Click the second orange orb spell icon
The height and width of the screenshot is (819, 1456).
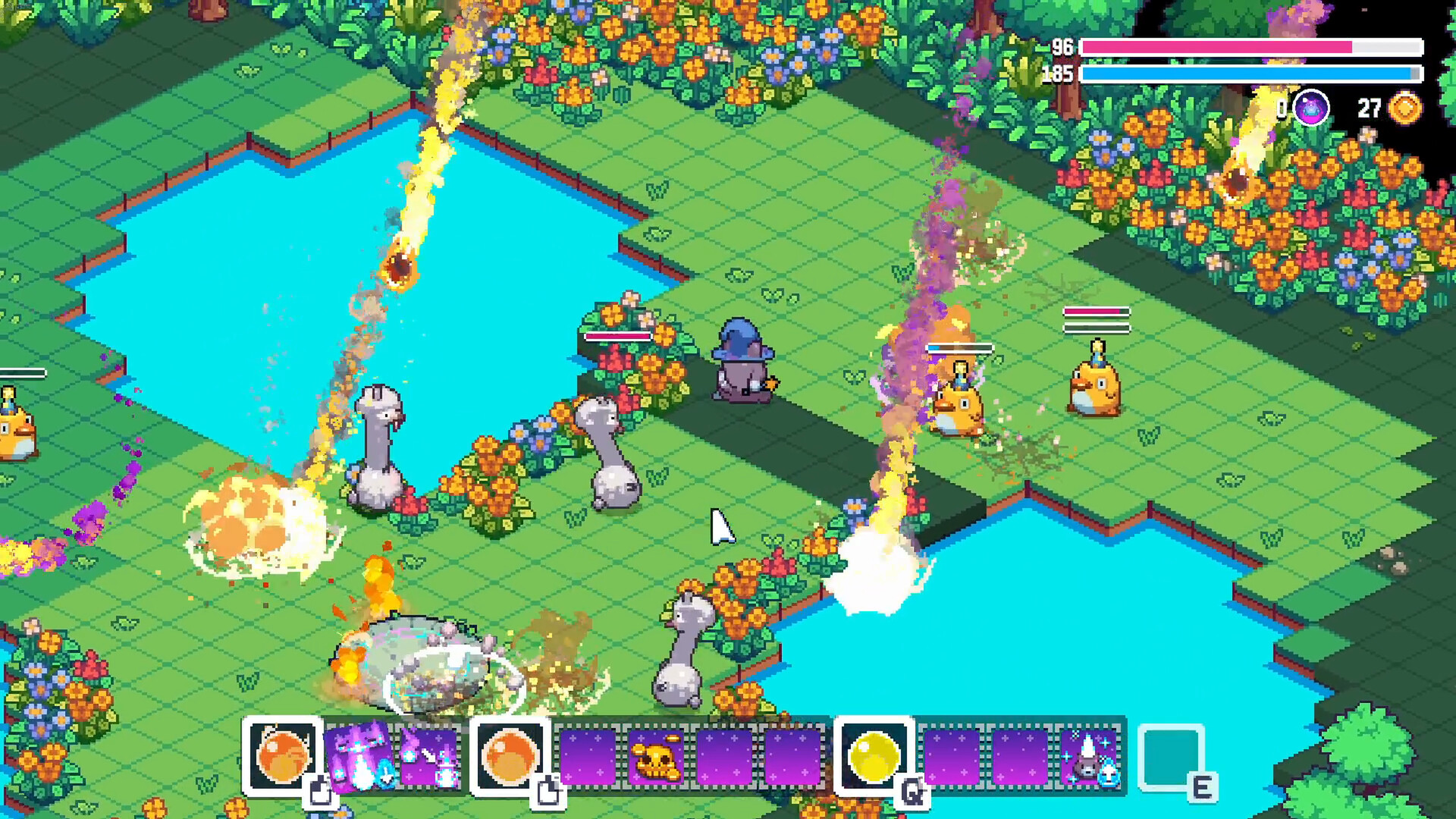(x=510, y=756)
